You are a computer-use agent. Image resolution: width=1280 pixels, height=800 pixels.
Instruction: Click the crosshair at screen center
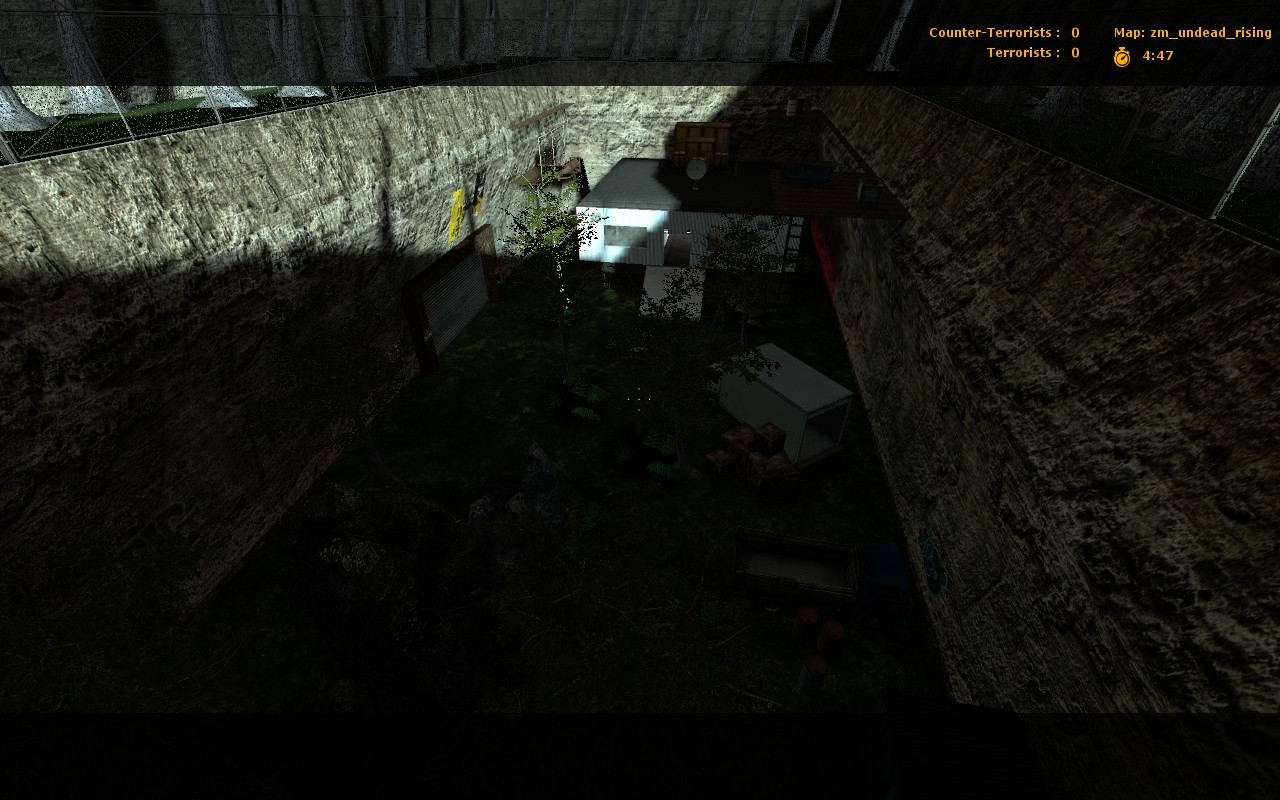coord(640,398)
